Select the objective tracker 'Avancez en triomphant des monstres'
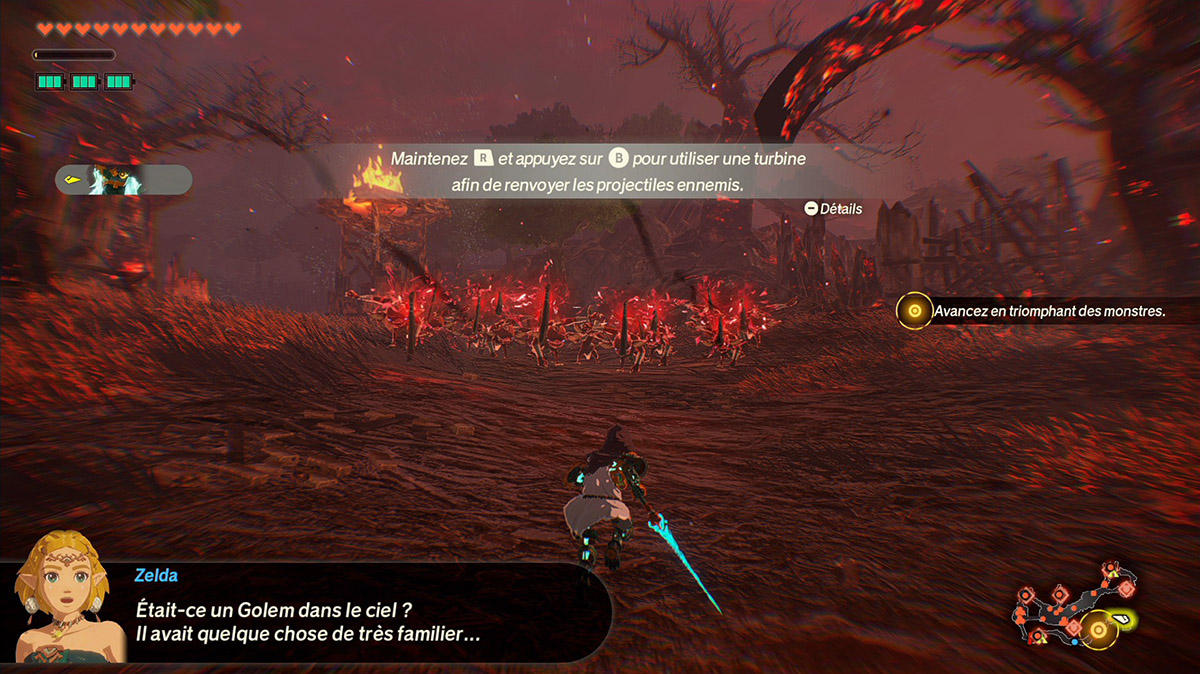The height and width of the screenshot is (674, 1200). pyautogui.click(x=1034, y=312)
